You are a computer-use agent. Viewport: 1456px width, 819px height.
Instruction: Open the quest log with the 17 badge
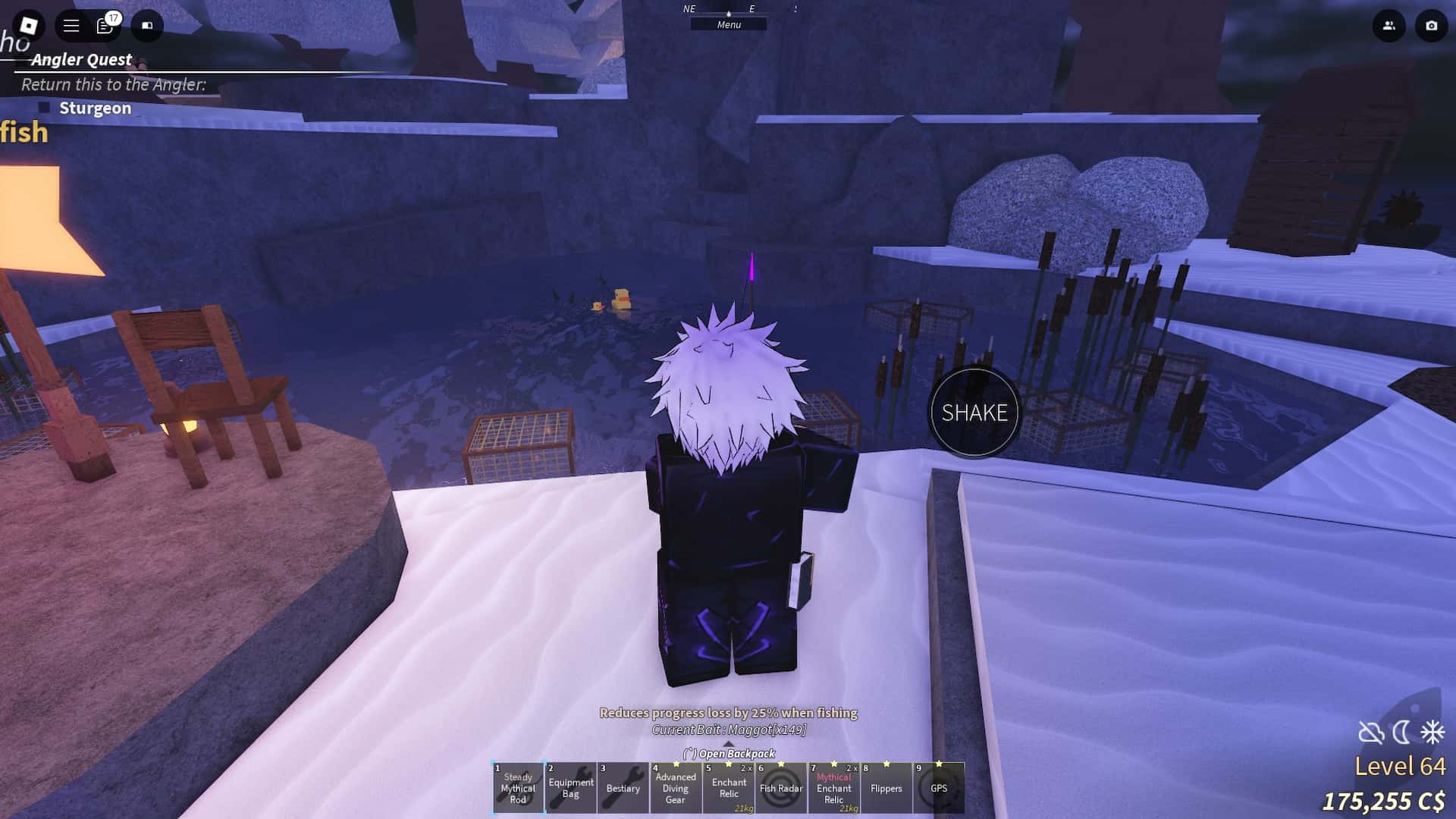point(106,25)
